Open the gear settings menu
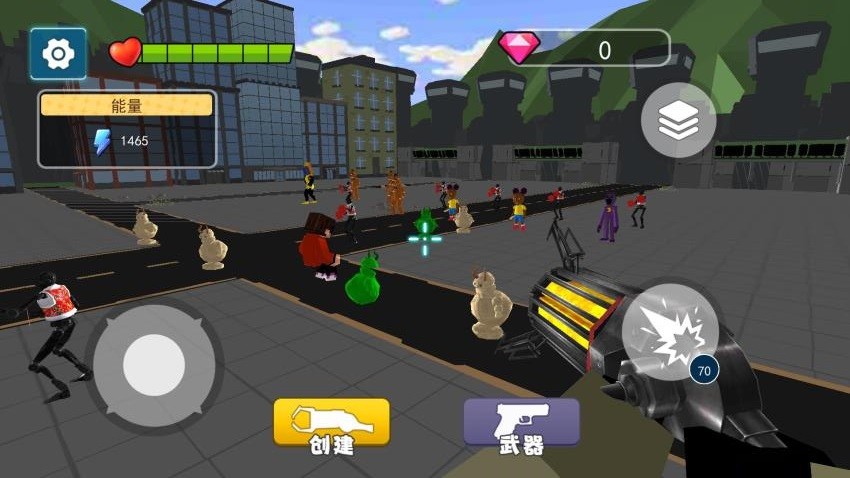Viewport: 850px width, 478px height. tap(58, 53)
